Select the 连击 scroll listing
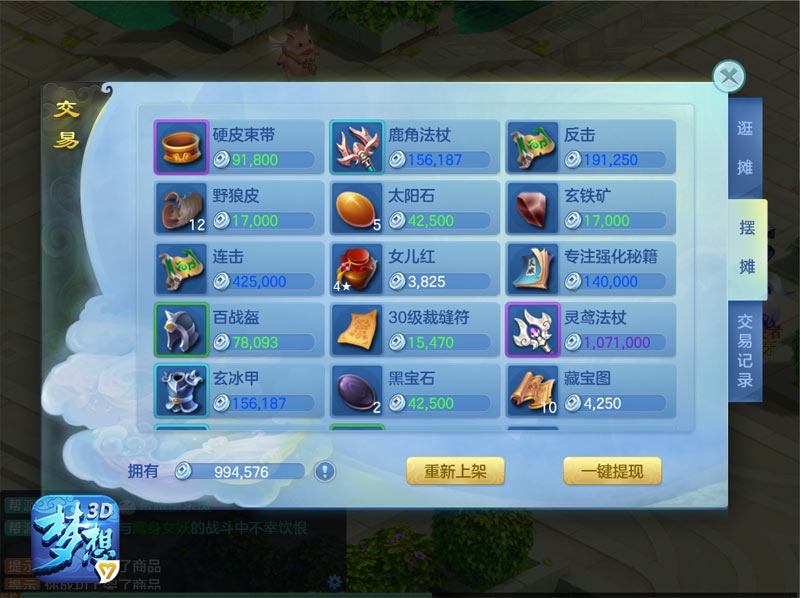Viewport: 800px width, 598px height. pos(240,269)
